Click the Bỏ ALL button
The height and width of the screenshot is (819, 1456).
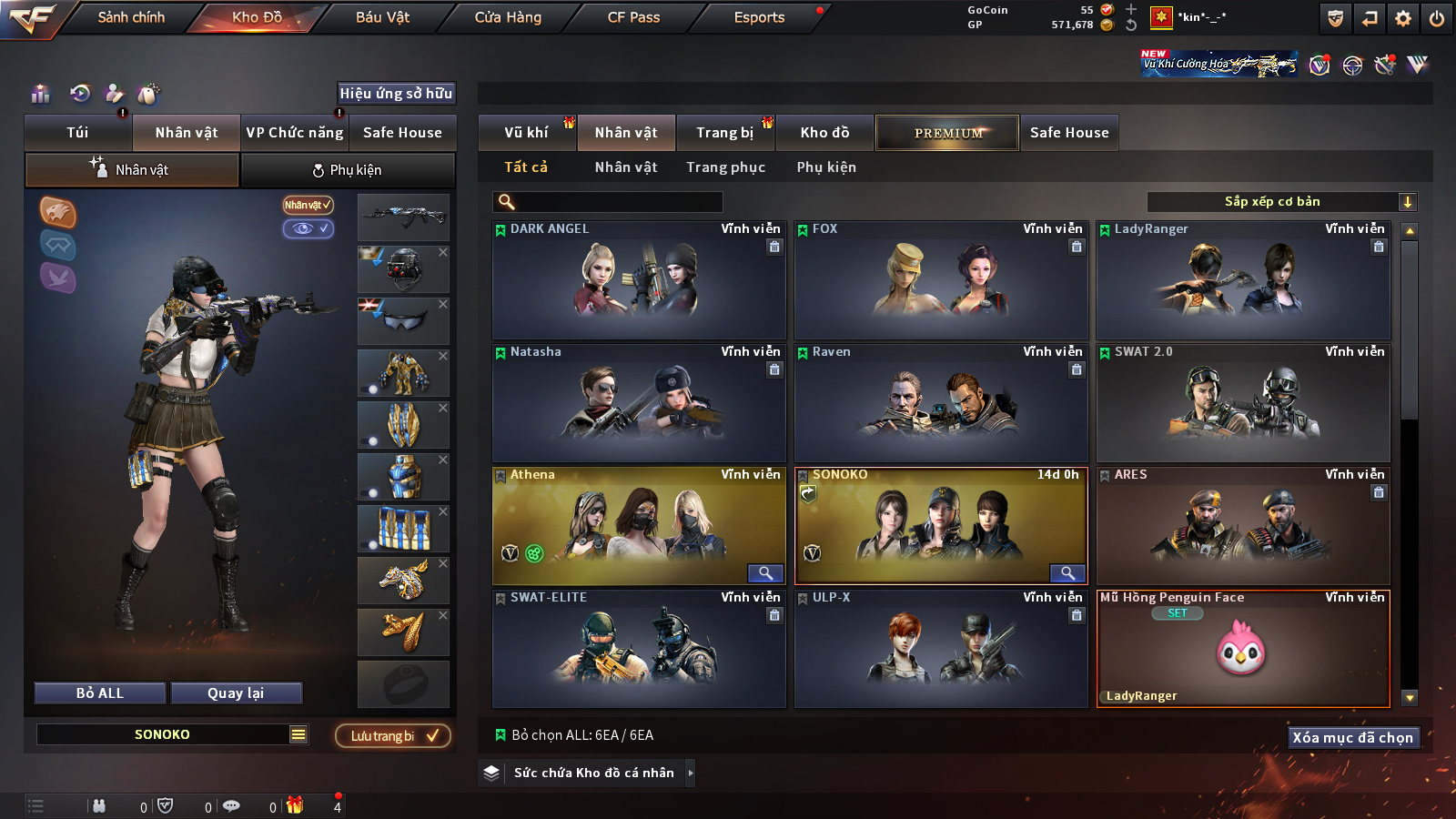(100, 693)
